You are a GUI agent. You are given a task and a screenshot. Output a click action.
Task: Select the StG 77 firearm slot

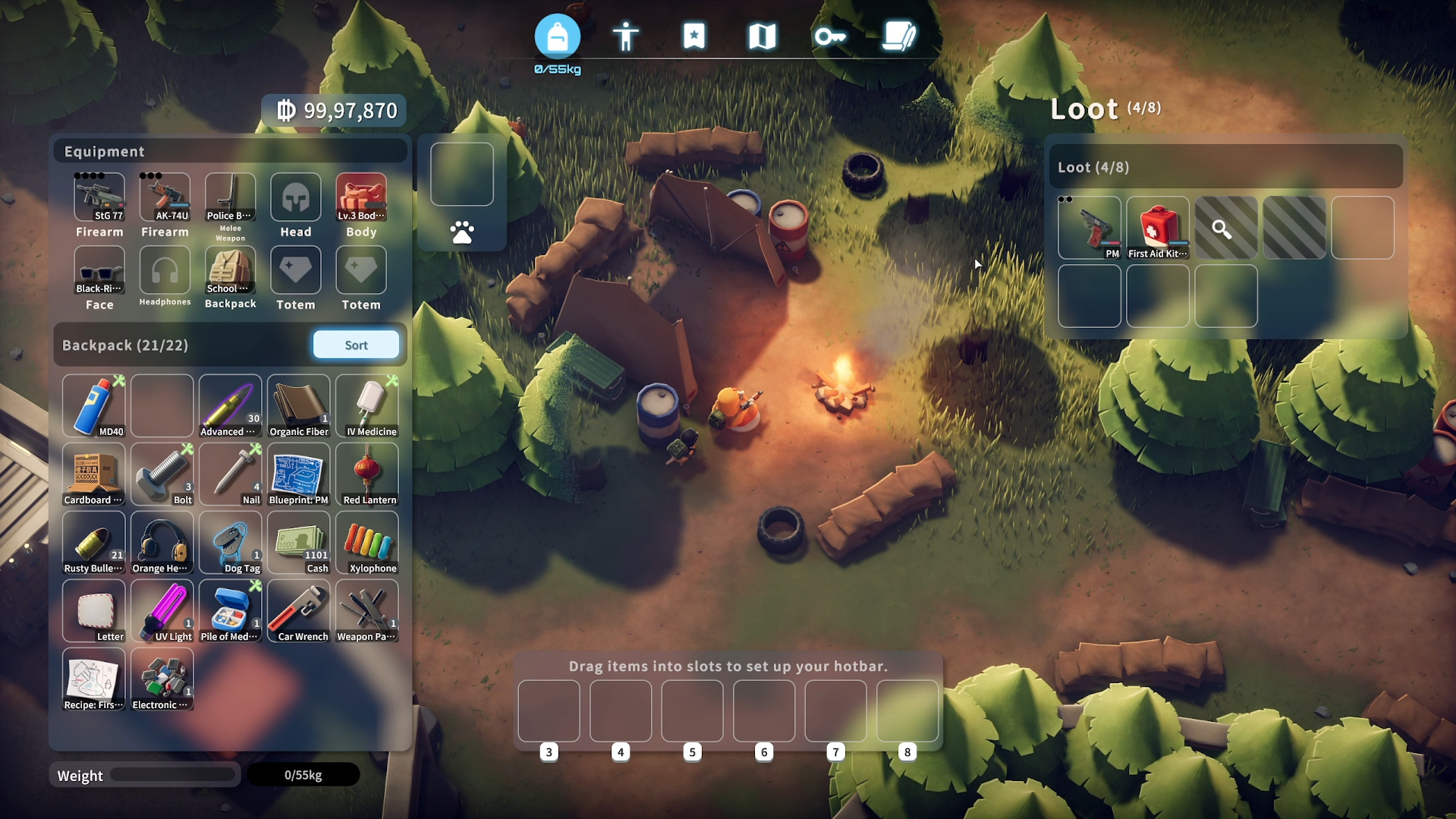tap(99, 197)
